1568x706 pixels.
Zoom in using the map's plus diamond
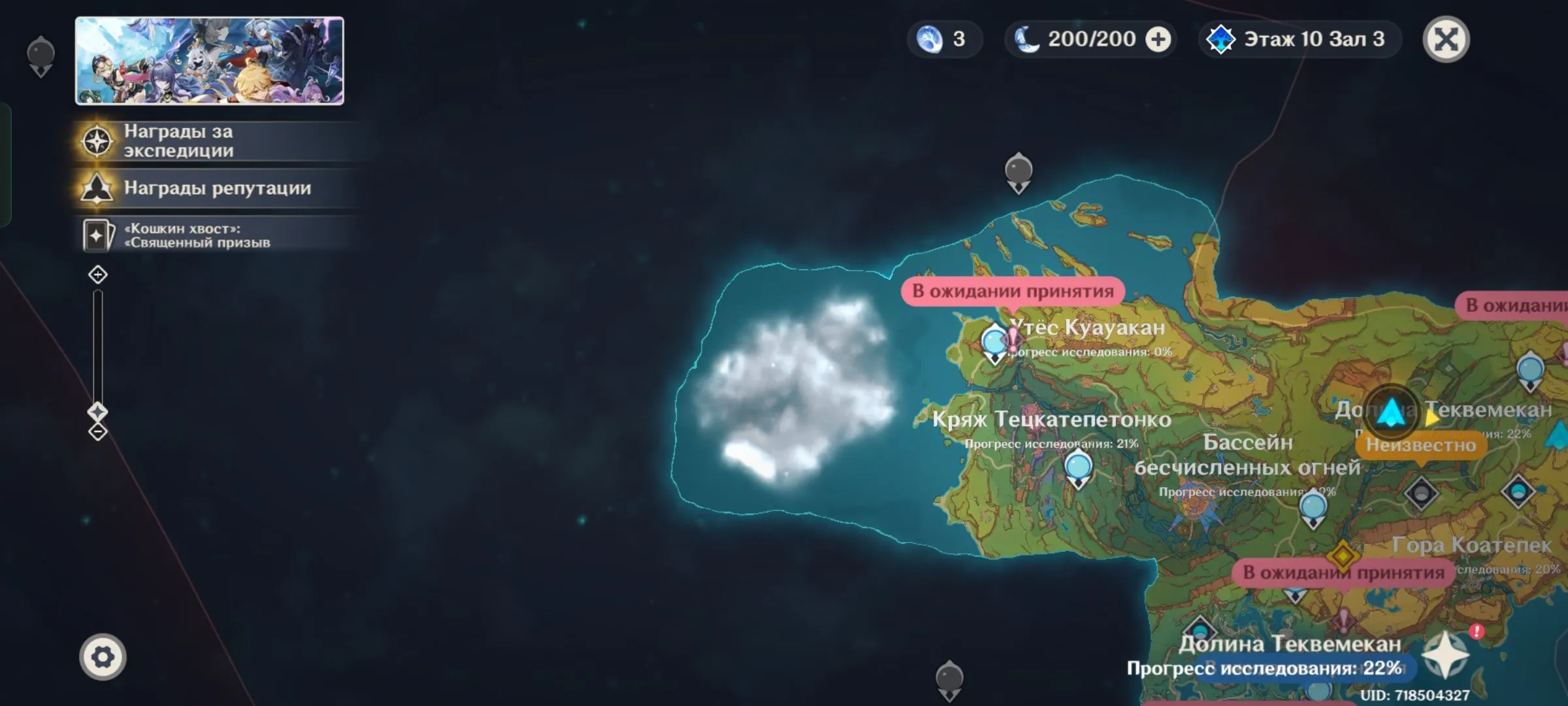point(98,275)
